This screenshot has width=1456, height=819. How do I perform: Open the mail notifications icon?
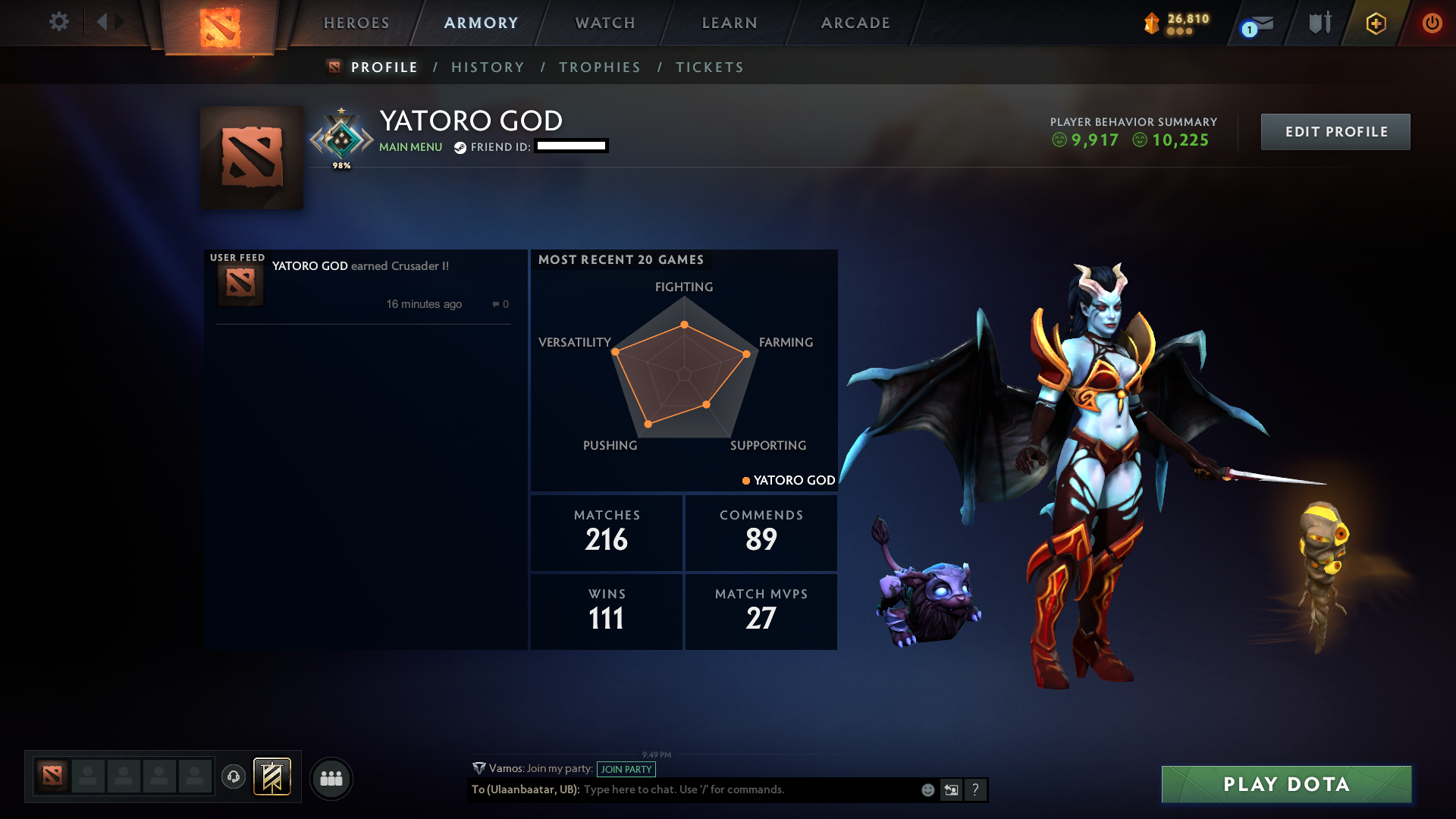(1259, 24)
